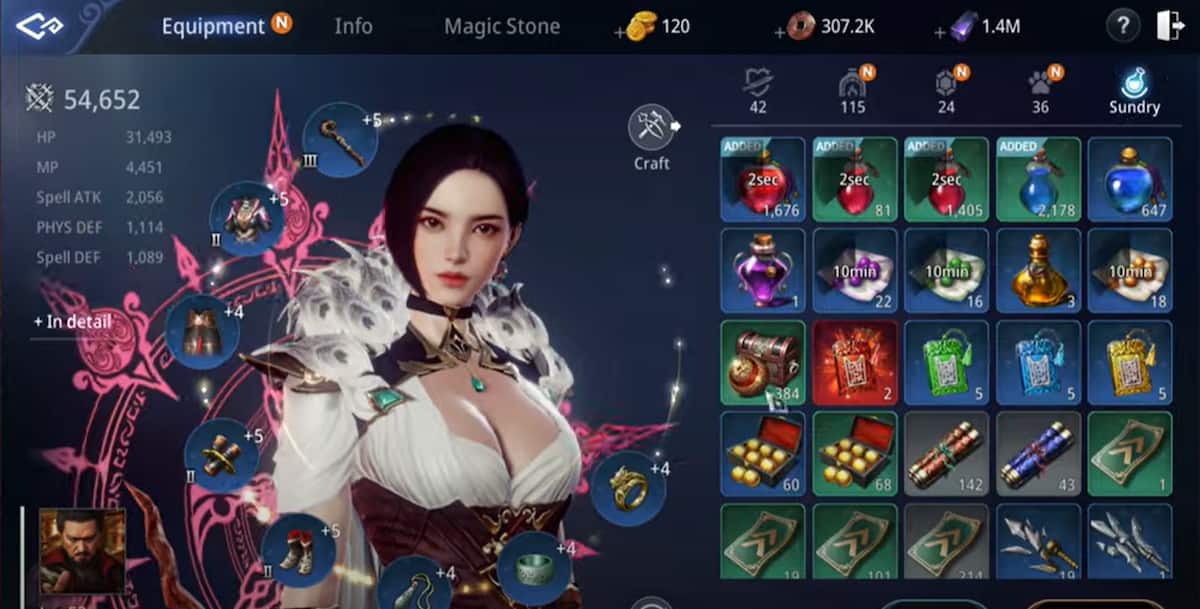This screenshot has height=609, width=1200.
Task: Select the equipped staff weapon slot
Action: [338, 139]
